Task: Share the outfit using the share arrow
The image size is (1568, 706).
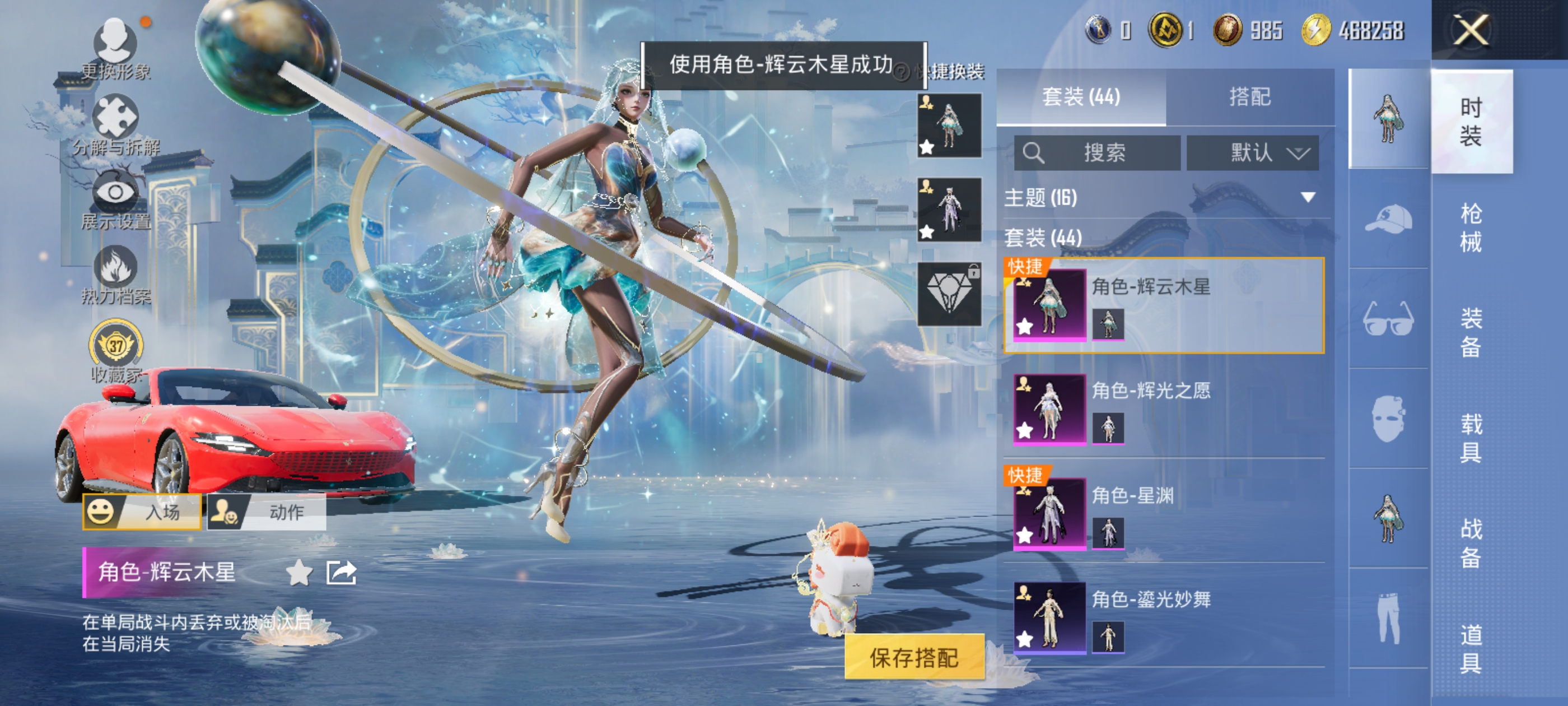Action: coord(341,573)
